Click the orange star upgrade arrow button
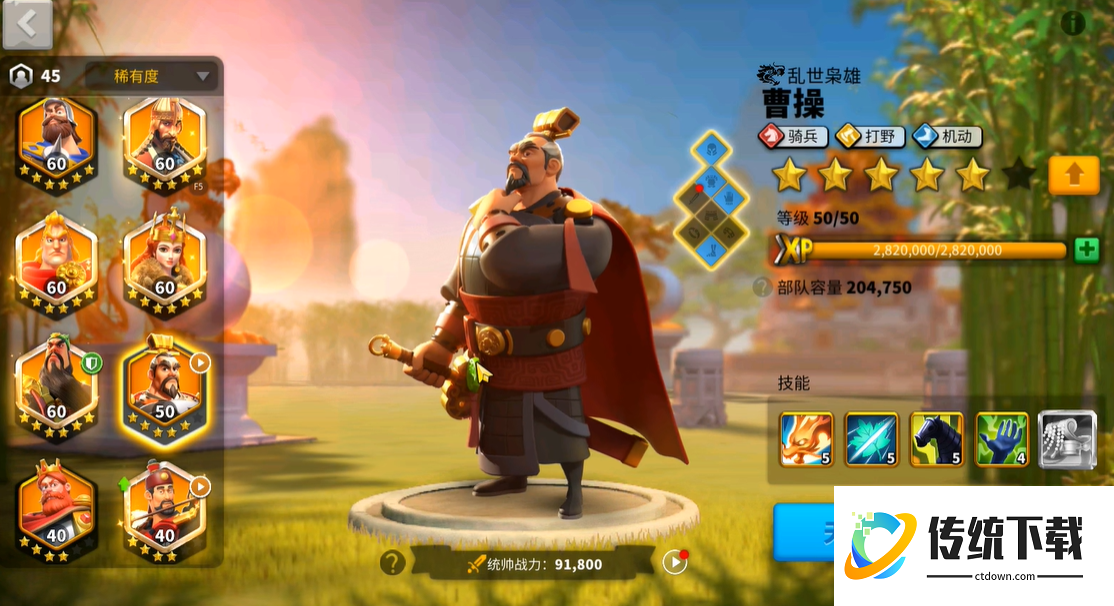Image resolution: width=1114 pixels, height=606 pixels. click(x=1074, y=175)
